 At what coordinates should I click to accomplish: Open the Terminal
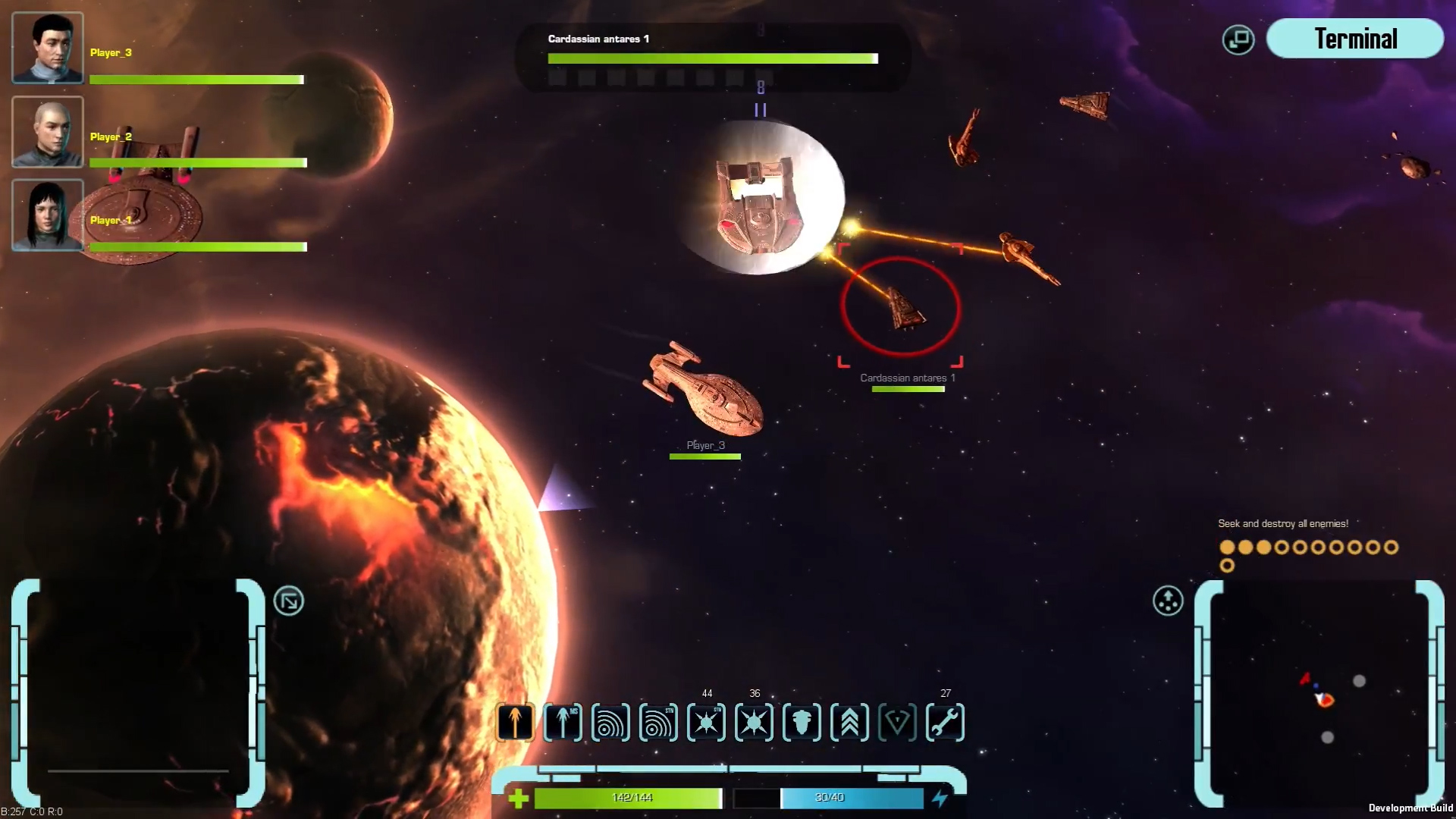click(1355, 38)
